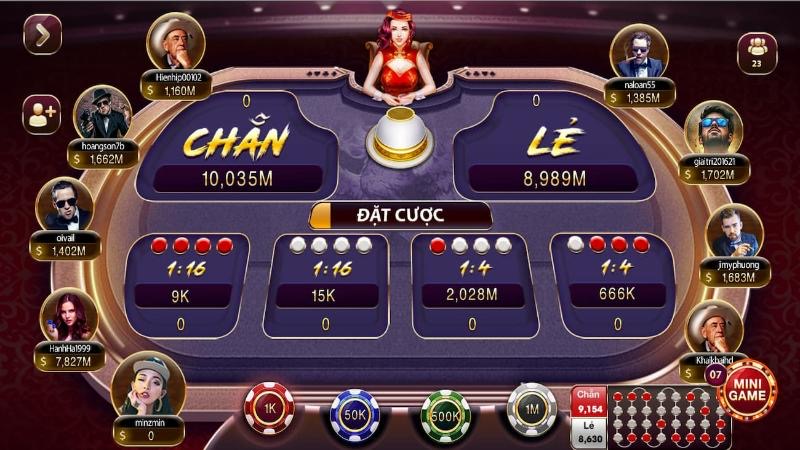This screenshot has width=800, height=450.
Task: Select player olvail's avatar
Action: pyautogui.click(x=63, y=204)
